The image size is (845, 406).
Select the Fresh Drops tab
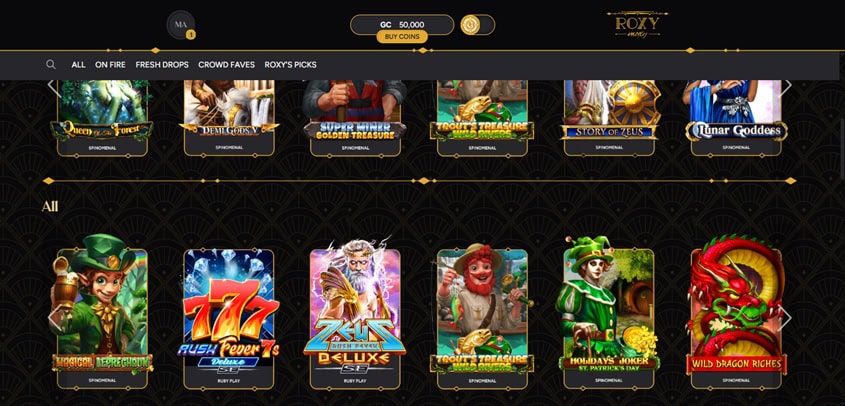point(162,65)
